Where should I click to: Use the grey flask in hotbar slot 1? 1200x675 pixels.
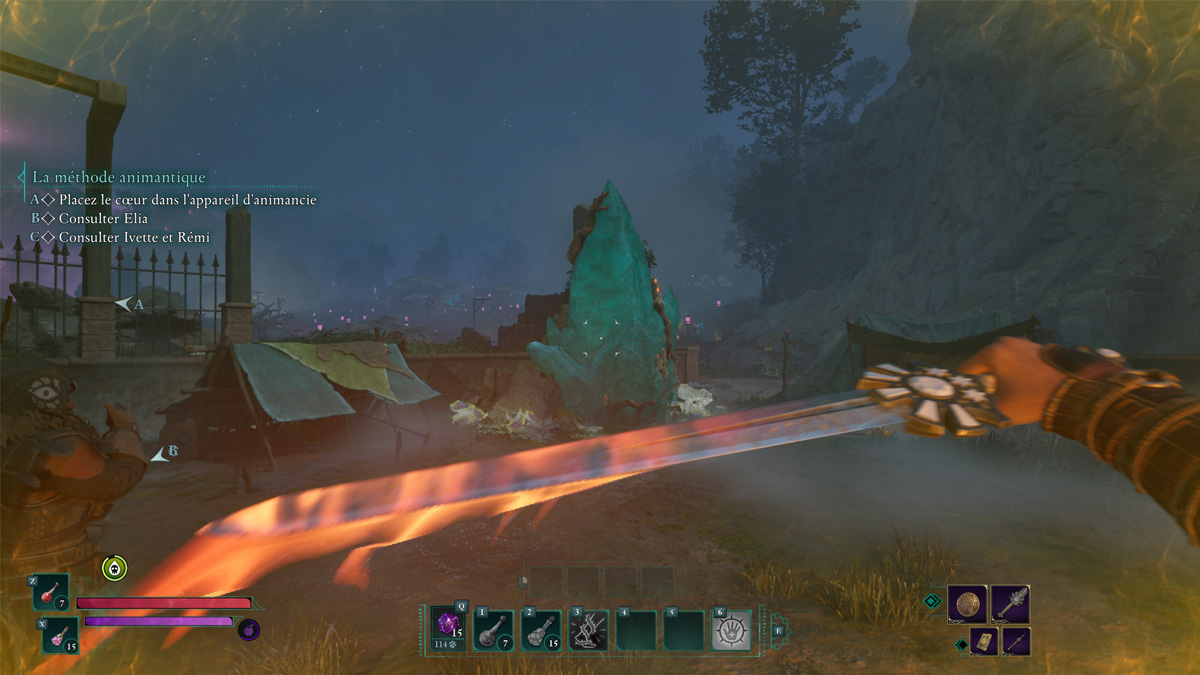(493, 630)
